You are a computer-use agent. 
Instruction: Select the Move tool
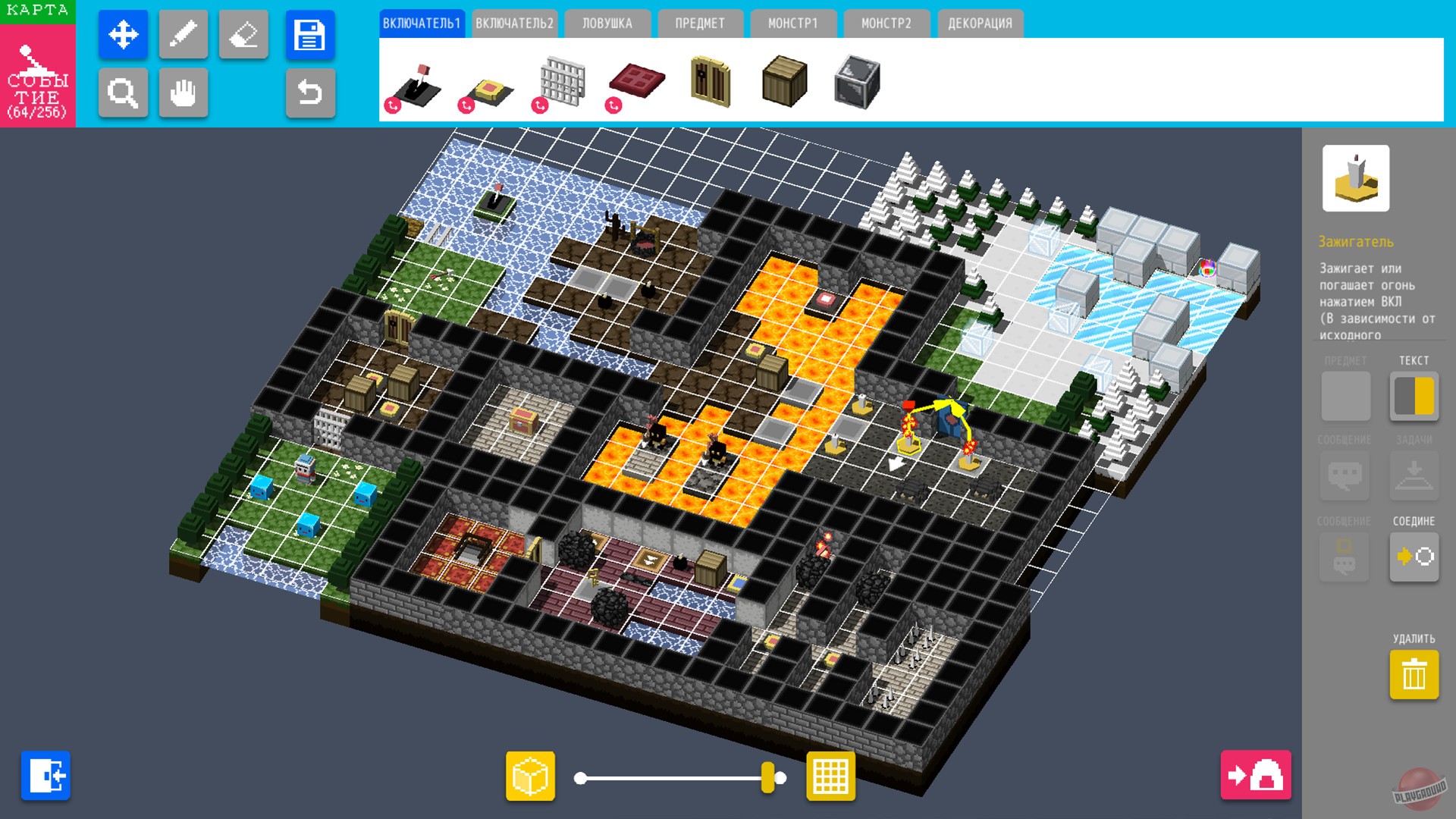coord(123,35)
